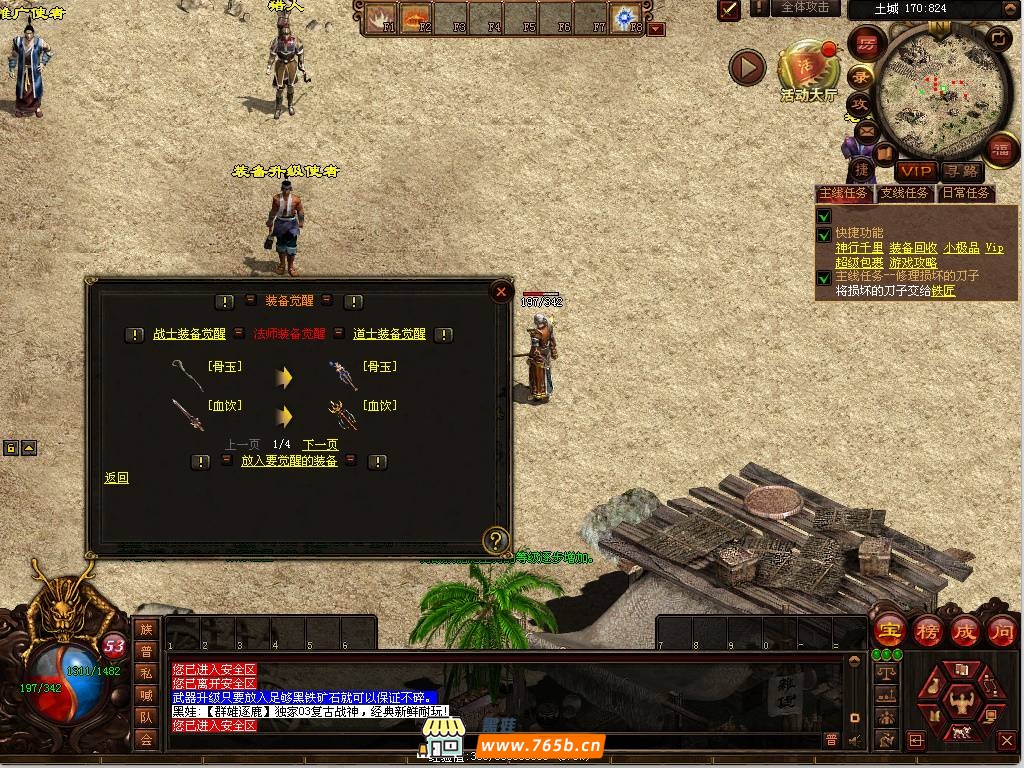Select the 战士装备觉醒 warrior option
The height and width of the screenshot is (768, 1024).
point(189,334)
